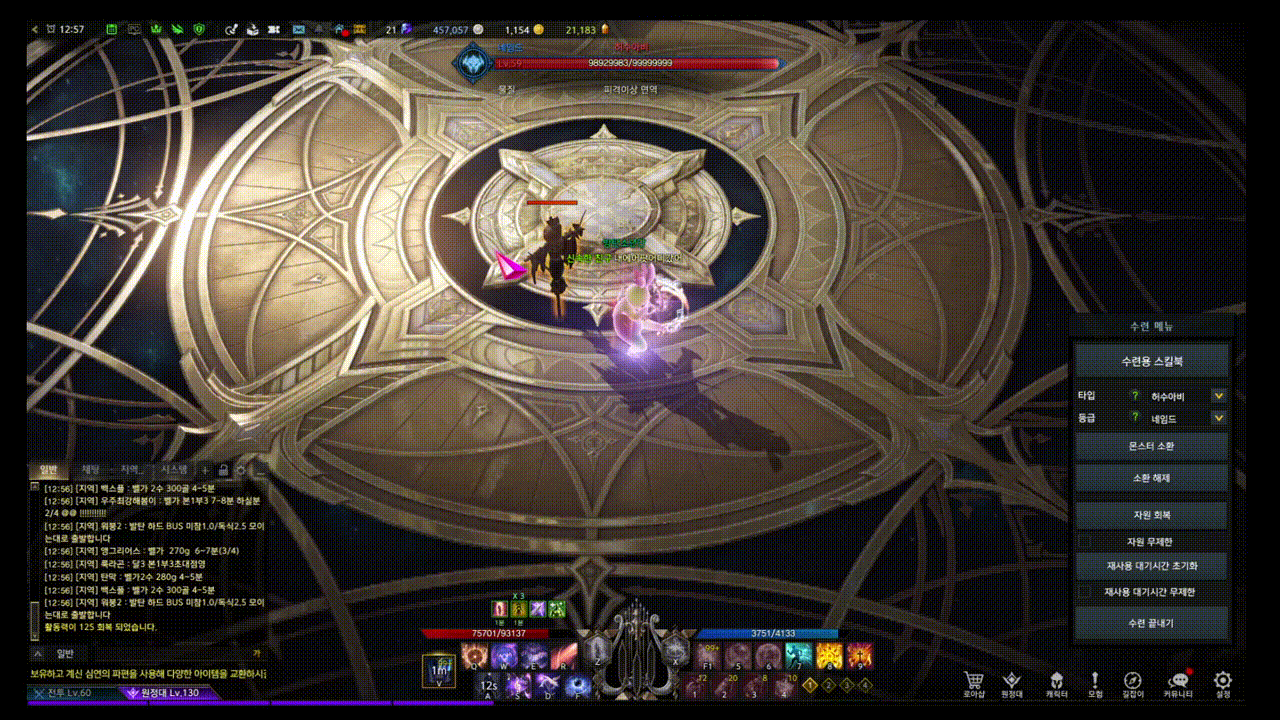Open the 설정 gear settings menu
Viewport: 1280px width, 720px height.
1222,682
